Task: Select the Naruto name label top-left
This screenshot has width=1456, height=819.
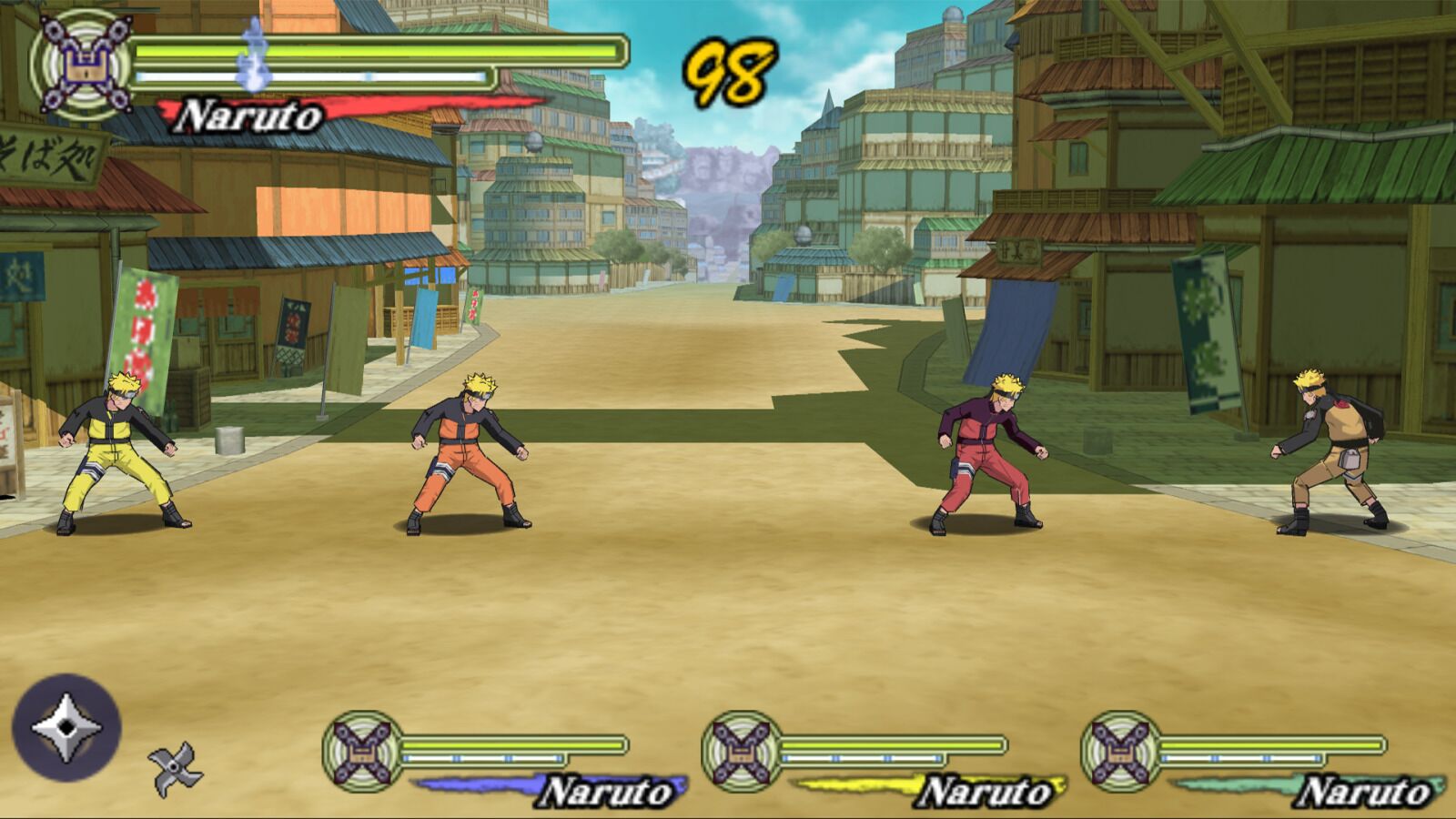Action: coord(248,115)
